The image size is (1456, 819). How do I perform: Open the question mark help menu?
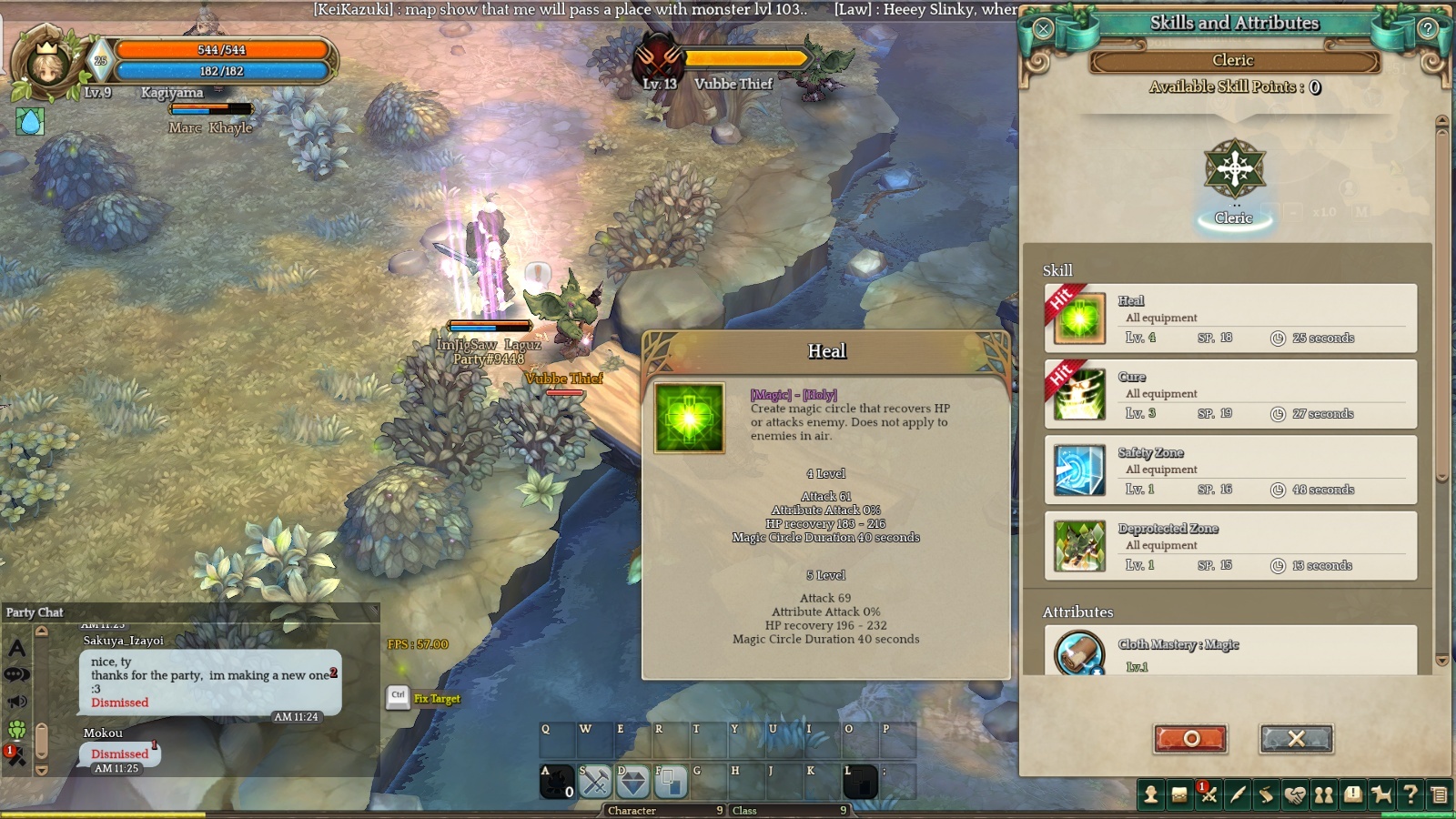[x=1410, y=794]
